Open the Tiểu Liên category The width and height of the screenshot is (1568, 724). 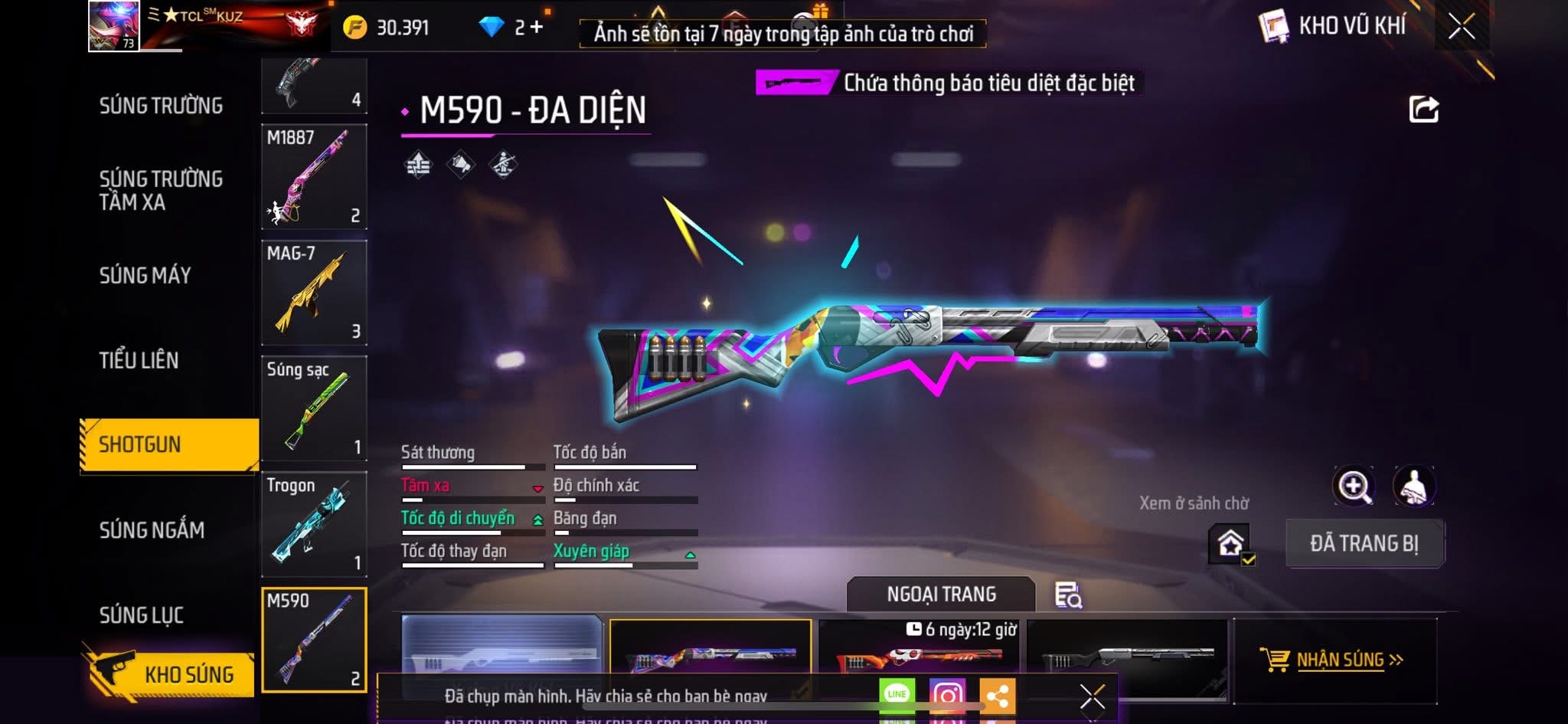tap(139, 360)
